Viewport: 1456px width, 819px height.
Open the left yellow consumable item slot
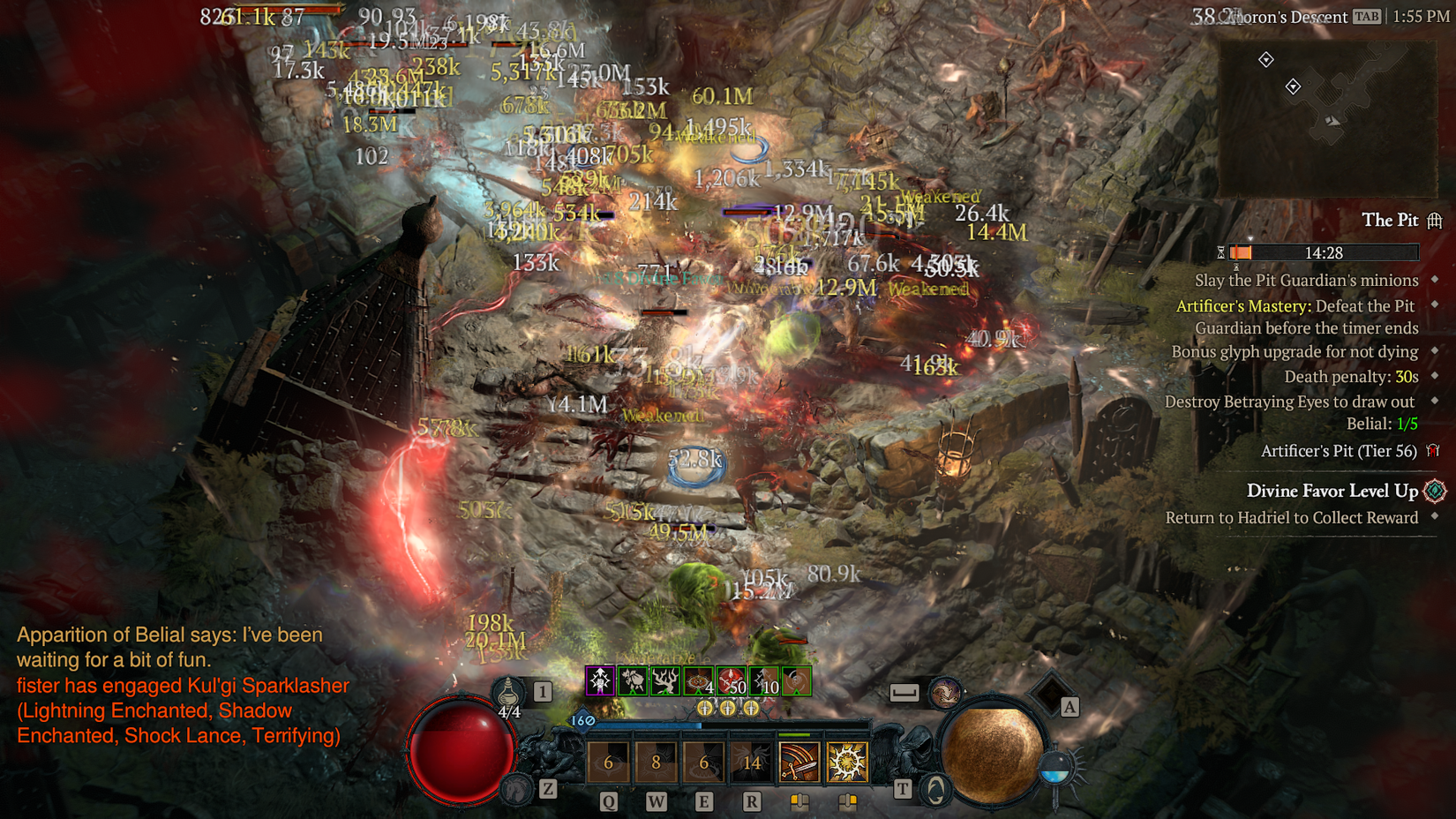click(x=799, y=800)
